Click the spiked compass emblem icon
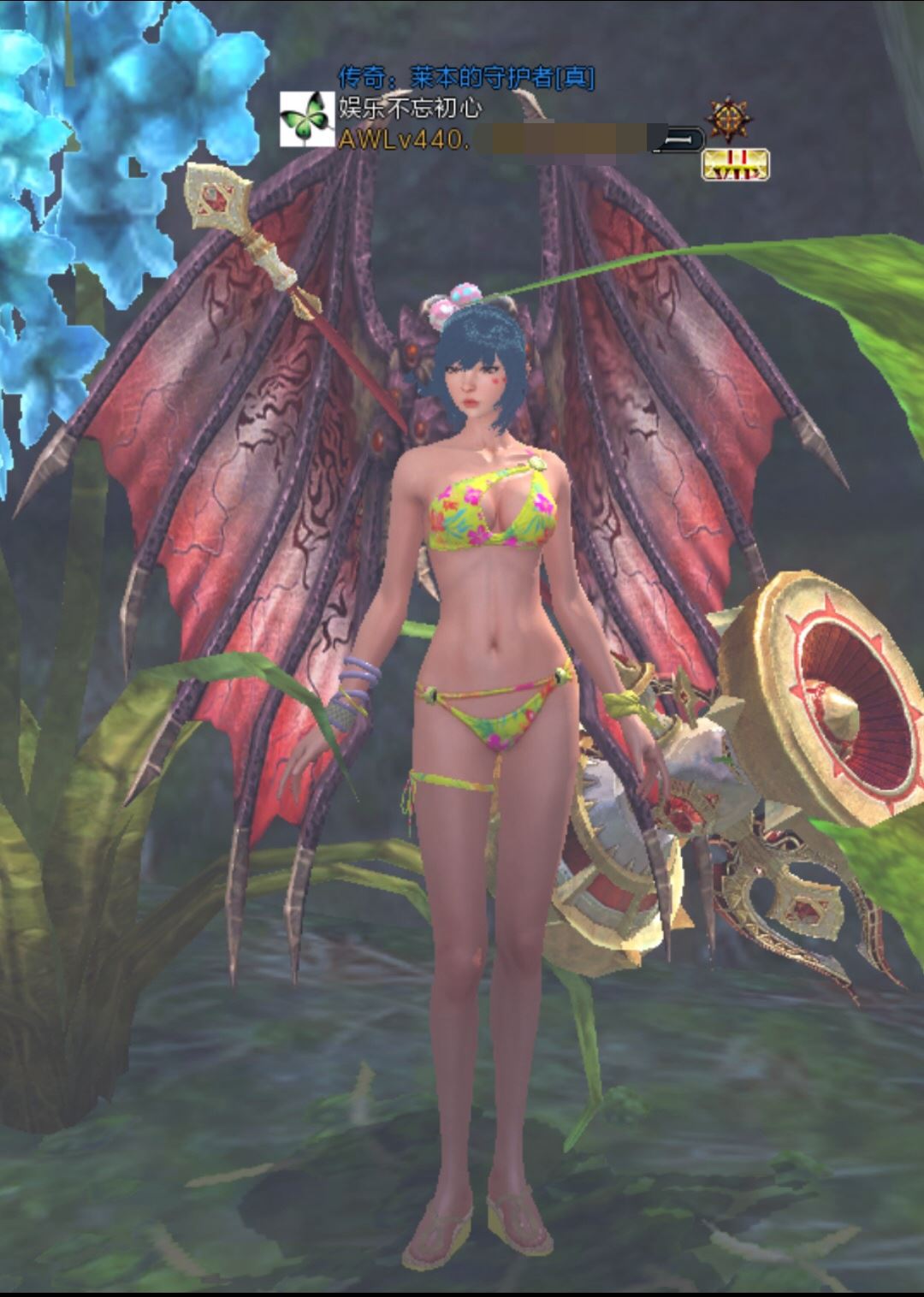 [729, 121]
